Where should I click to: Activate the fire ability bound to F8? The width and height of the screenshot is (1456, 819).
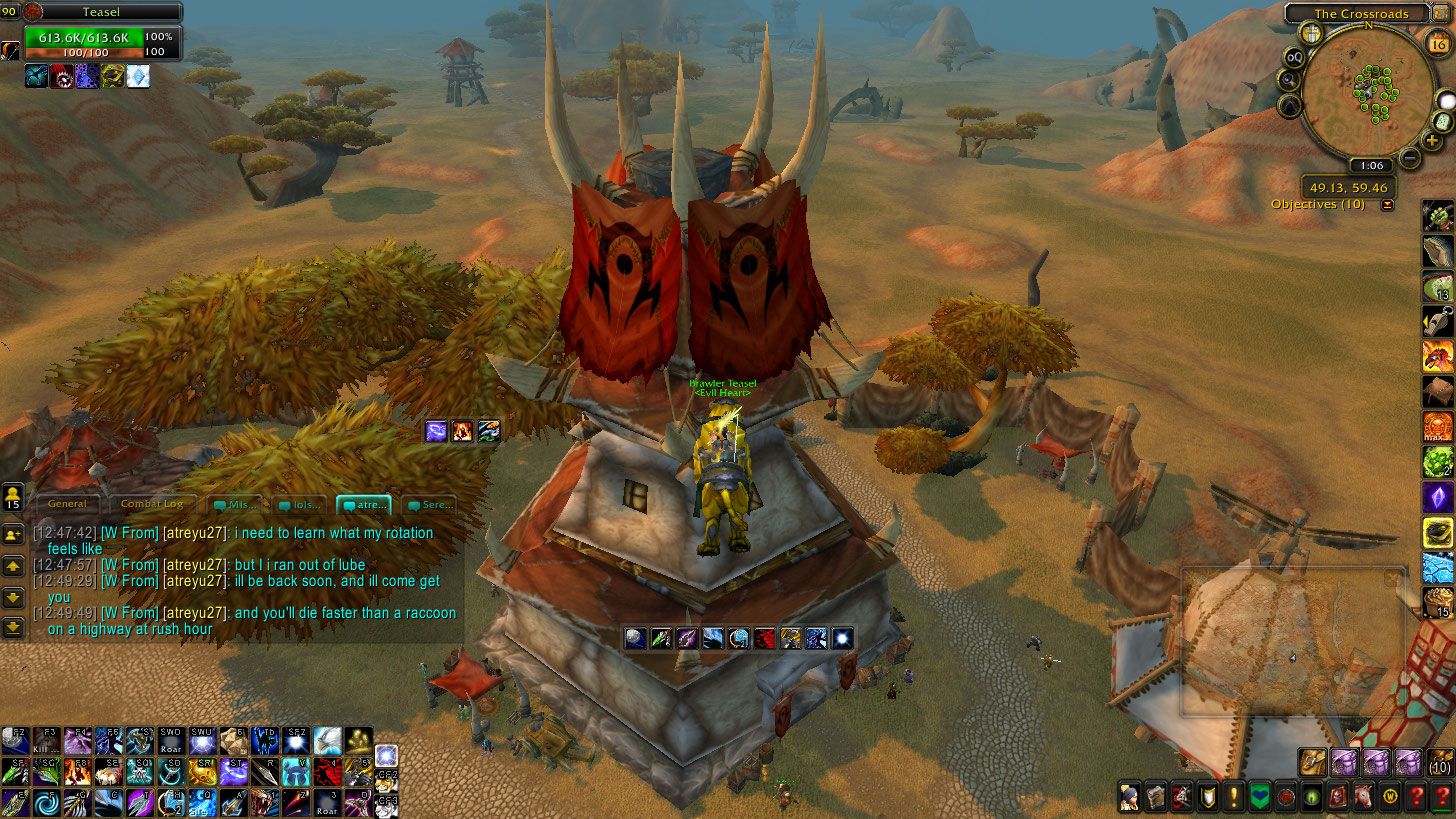click(x=77, y=771)
